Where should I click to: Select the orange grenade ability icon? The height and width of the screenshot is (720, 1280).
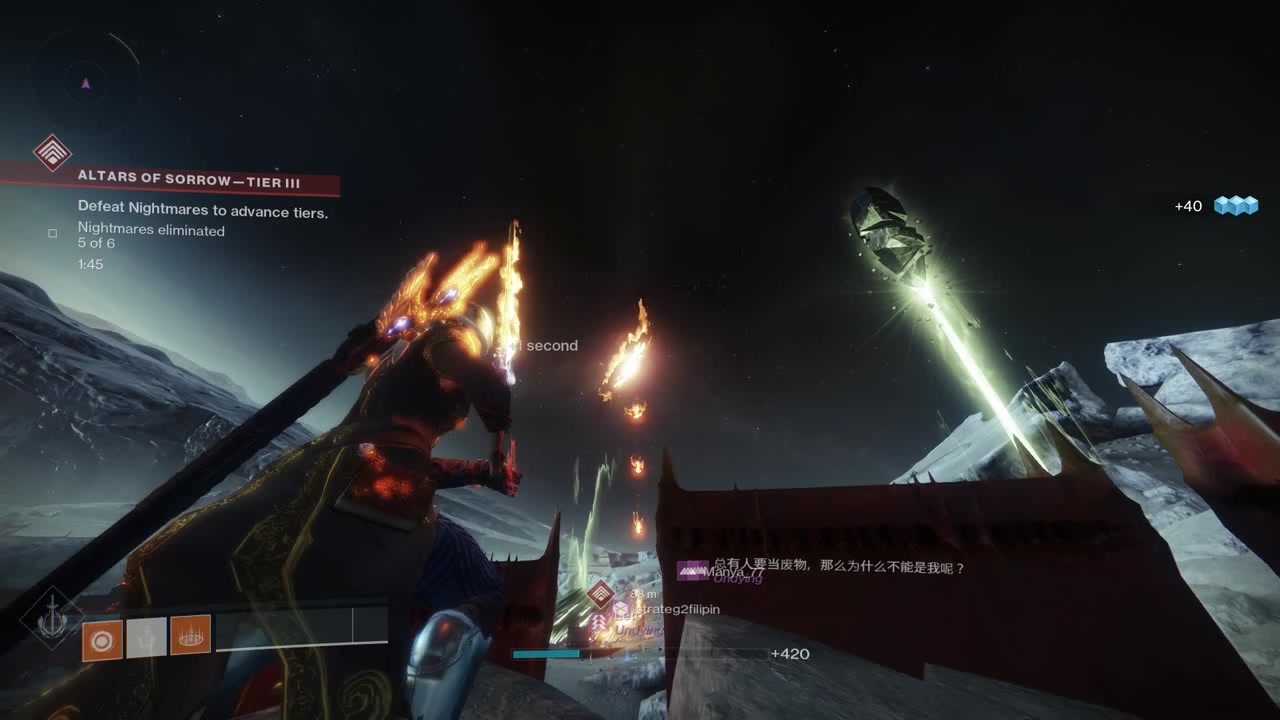pyautogui.click(x=102, y=637)
